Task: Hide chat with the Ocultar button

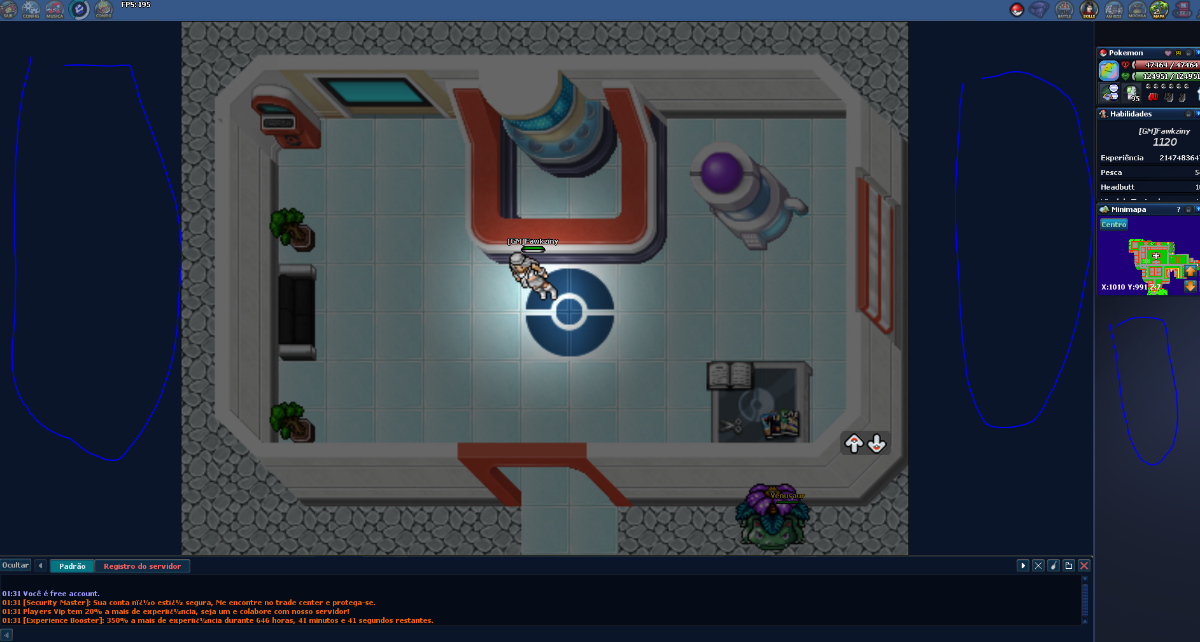Action: (x=15, y=566)
